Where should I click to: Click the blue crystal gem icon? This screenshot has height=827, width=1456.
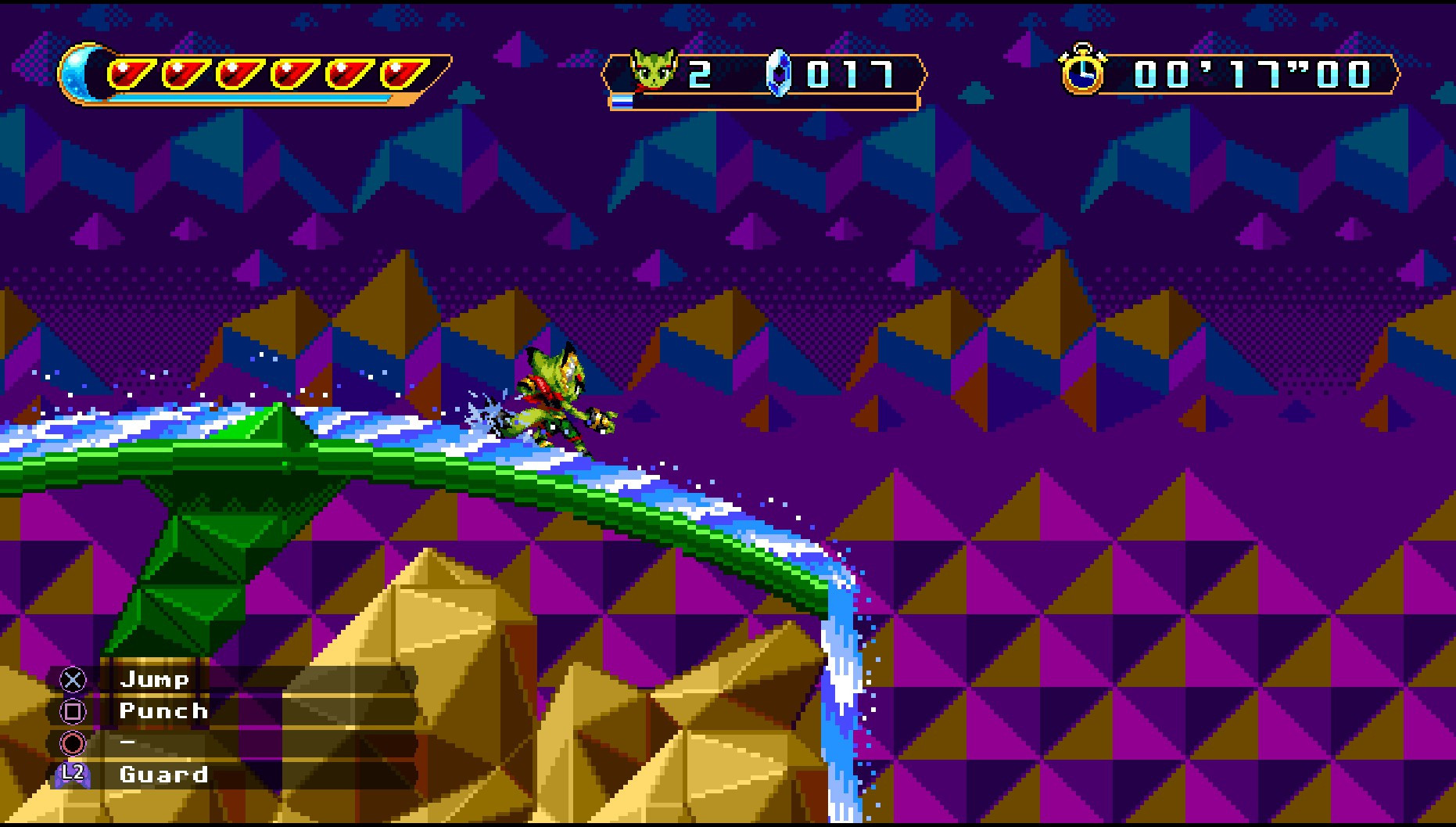click(782, 74)
